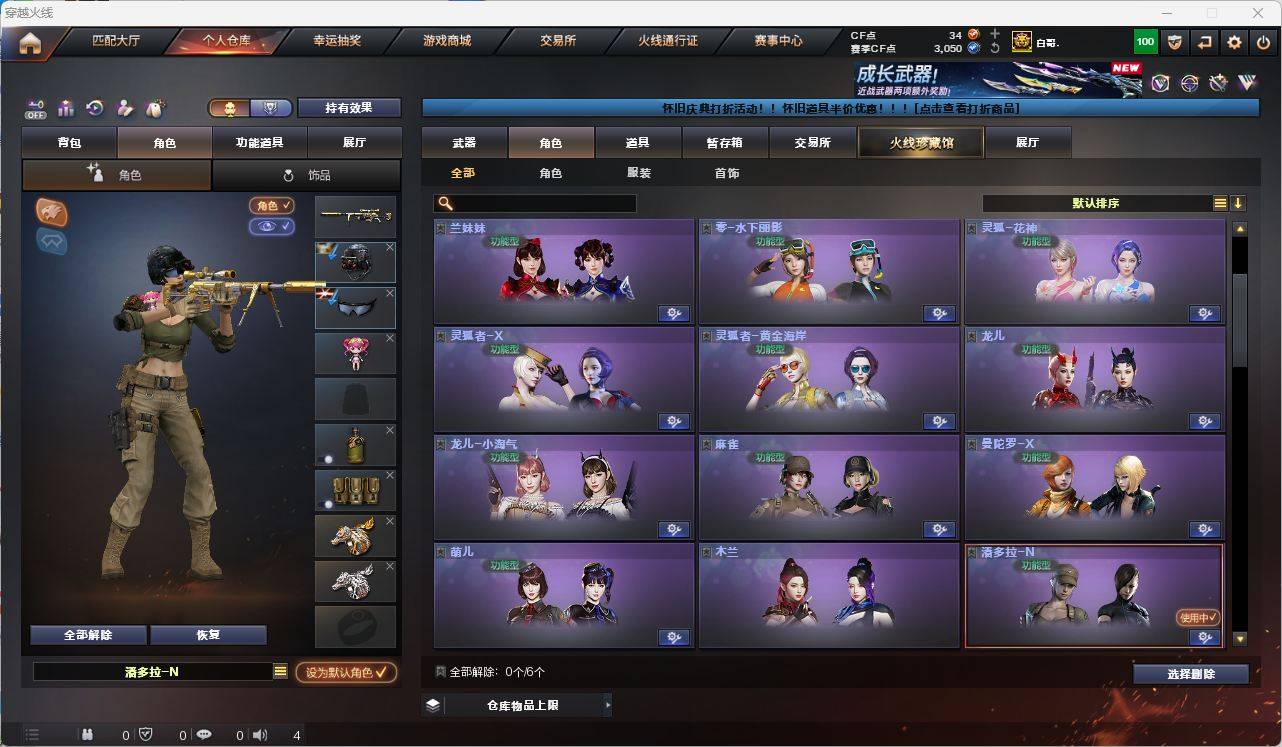Open the home icon in top-left corner

click(30, 41)
